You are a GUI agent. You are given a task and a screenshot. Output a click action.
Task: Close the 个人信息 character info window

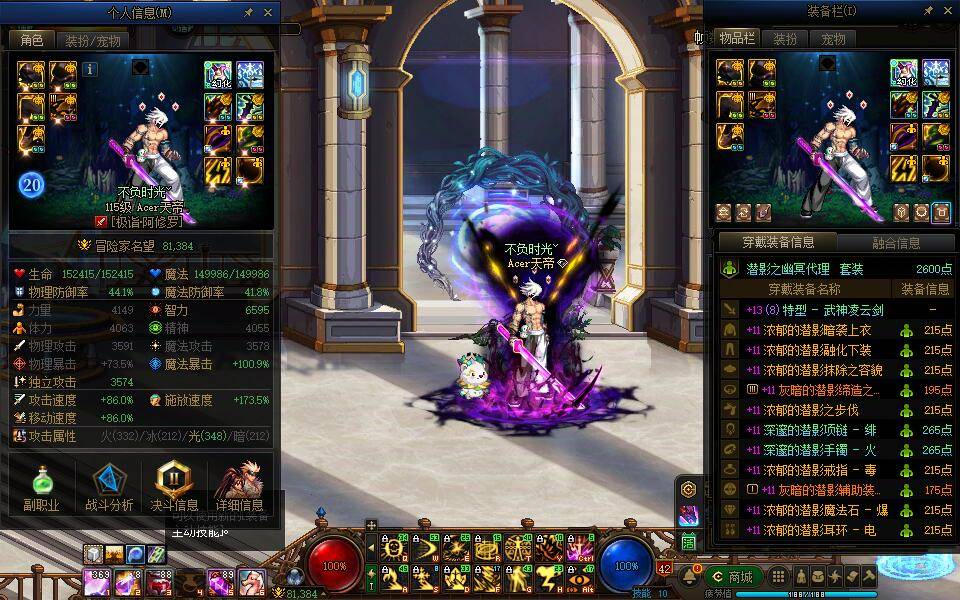pos(268,13)
